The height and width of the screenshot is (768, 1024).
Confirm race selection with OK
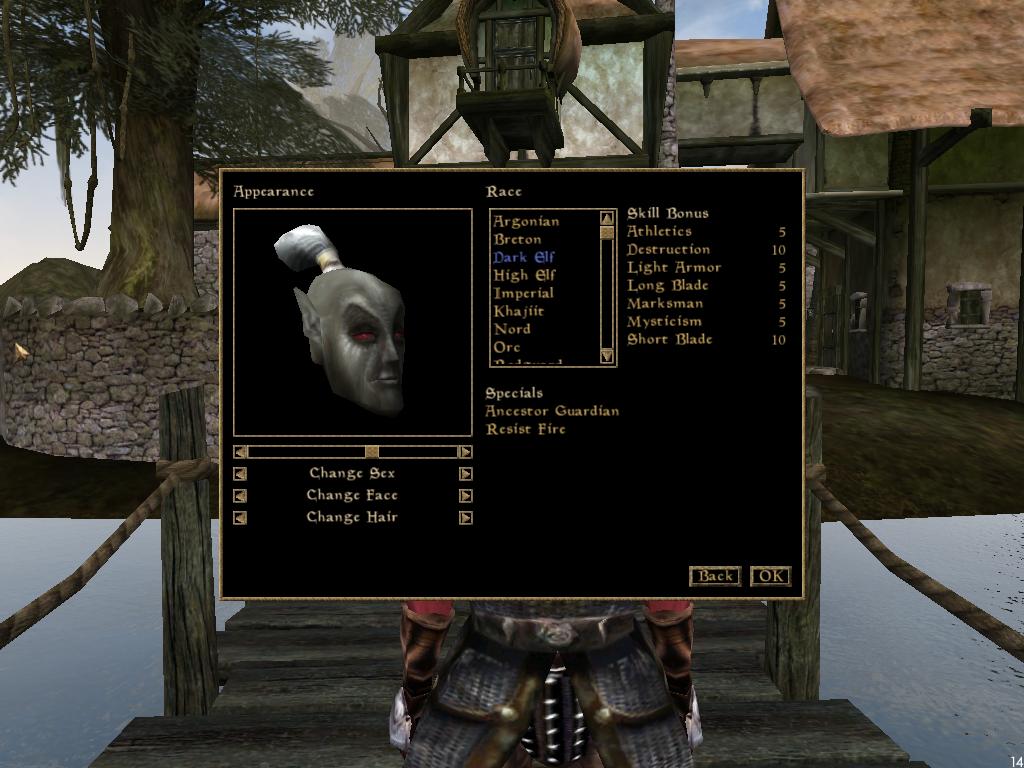point(770,576)
